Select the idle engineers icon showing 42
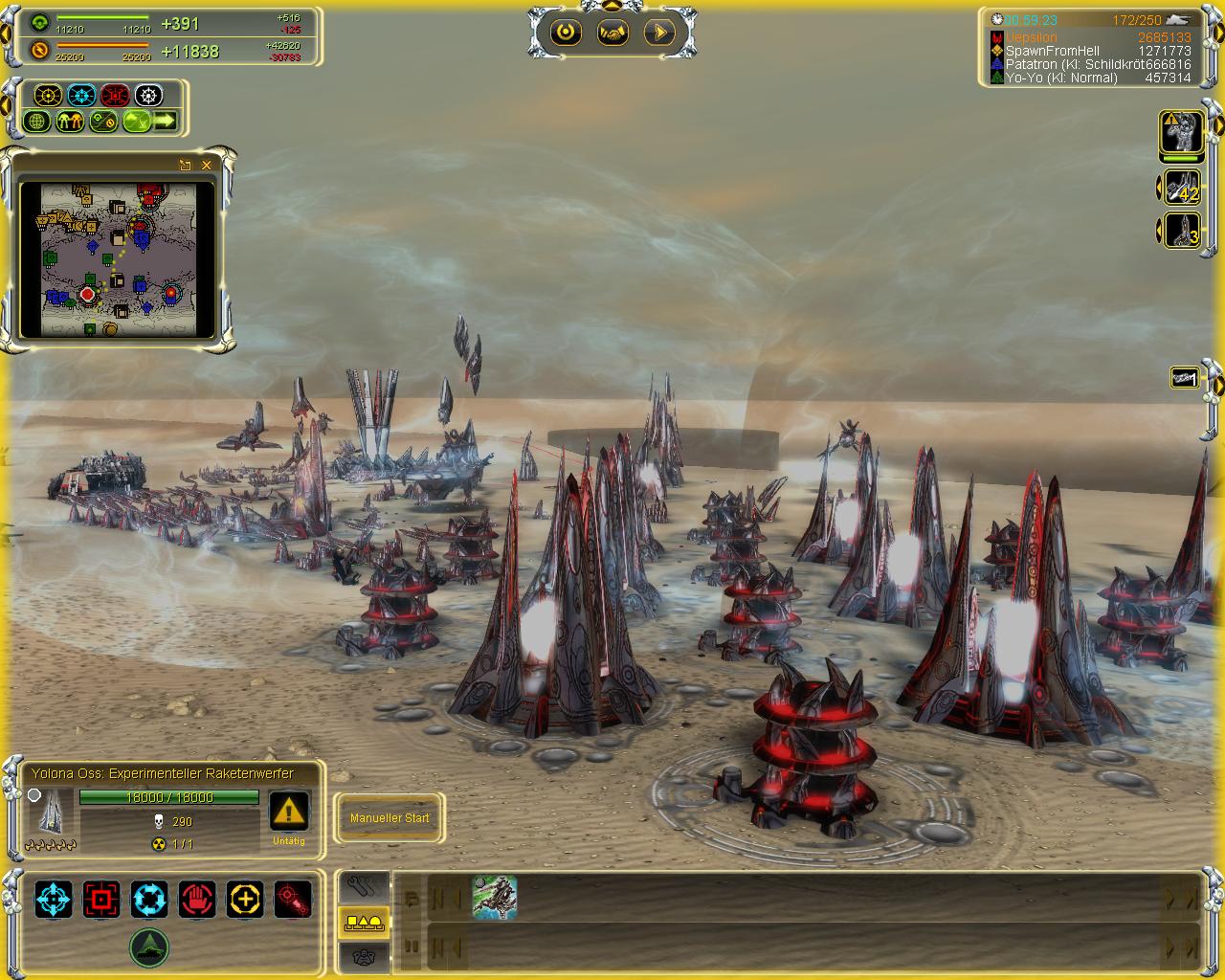1225x980 pixels. coord(1183,187)
